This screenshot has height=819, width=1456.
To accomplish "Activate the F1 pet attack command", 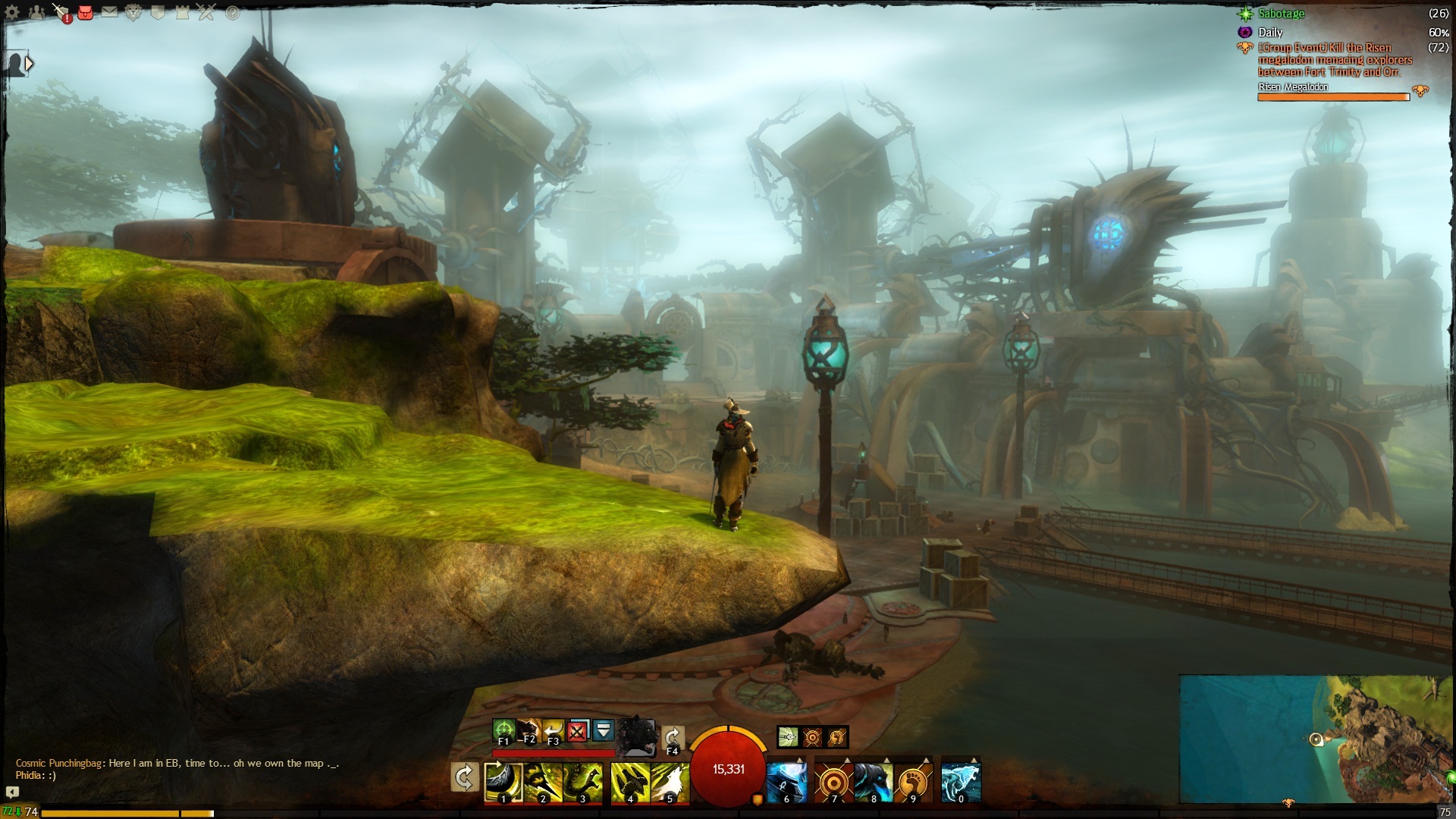I will (x=504, y=732).
